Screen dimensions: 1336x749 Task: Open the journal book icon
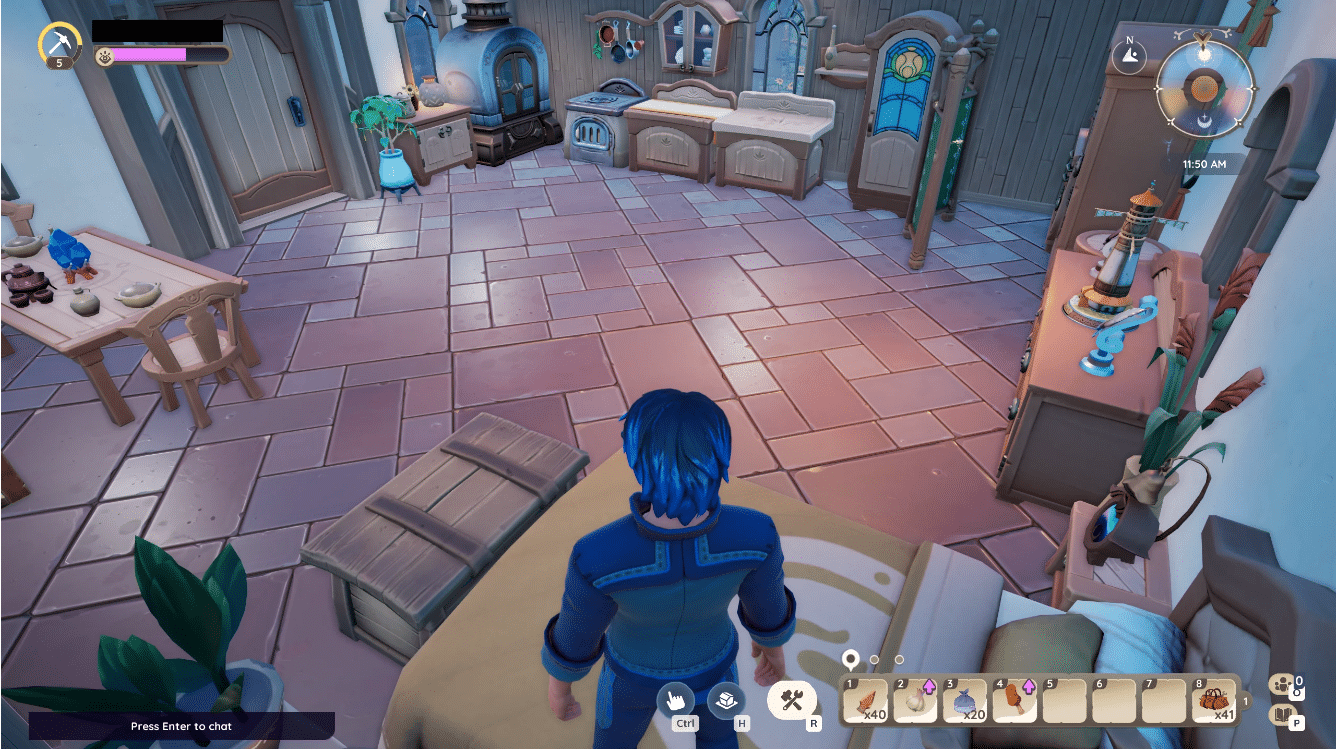tap(1283, 715)
